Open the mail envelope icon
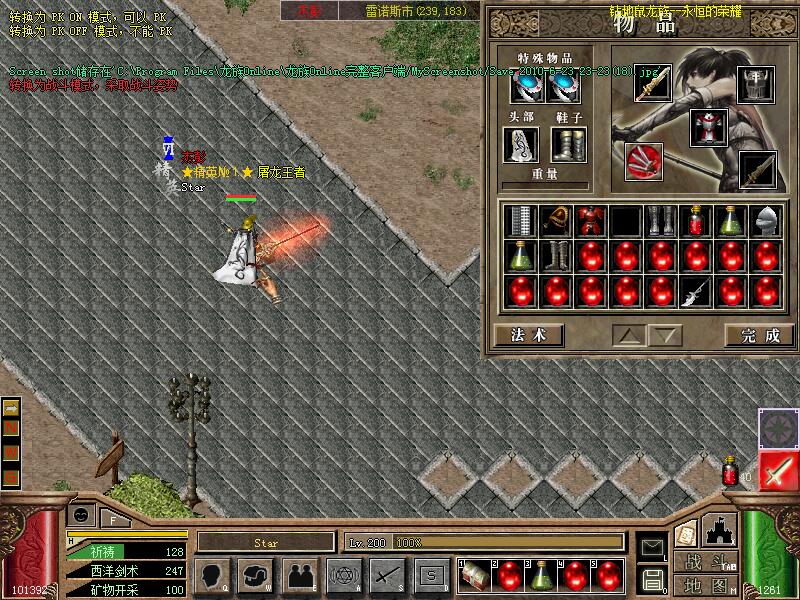This screenshot has width=800, height=600. pos(652,546)
